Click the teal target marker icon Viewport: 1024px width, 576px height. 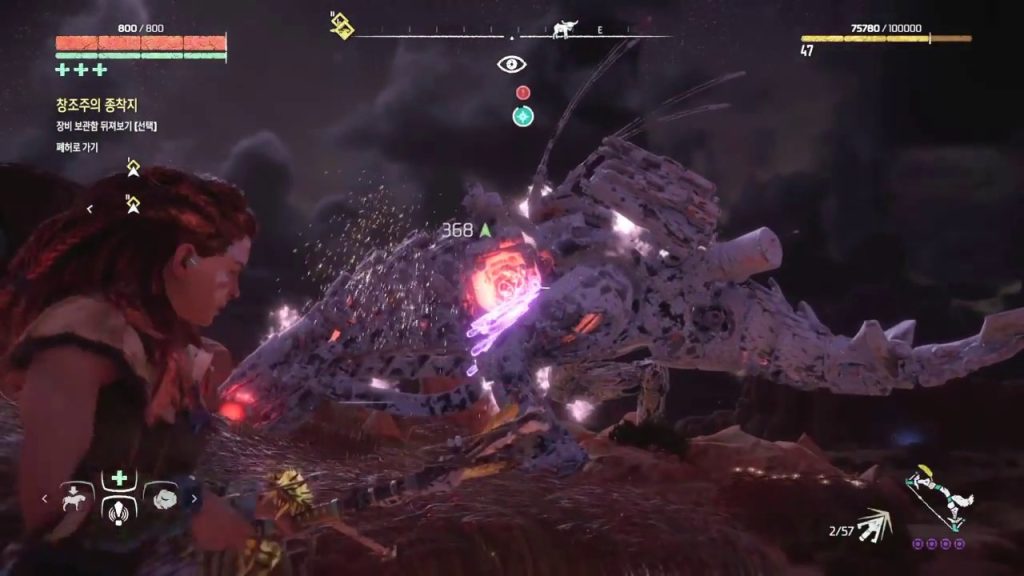[522, 116]
